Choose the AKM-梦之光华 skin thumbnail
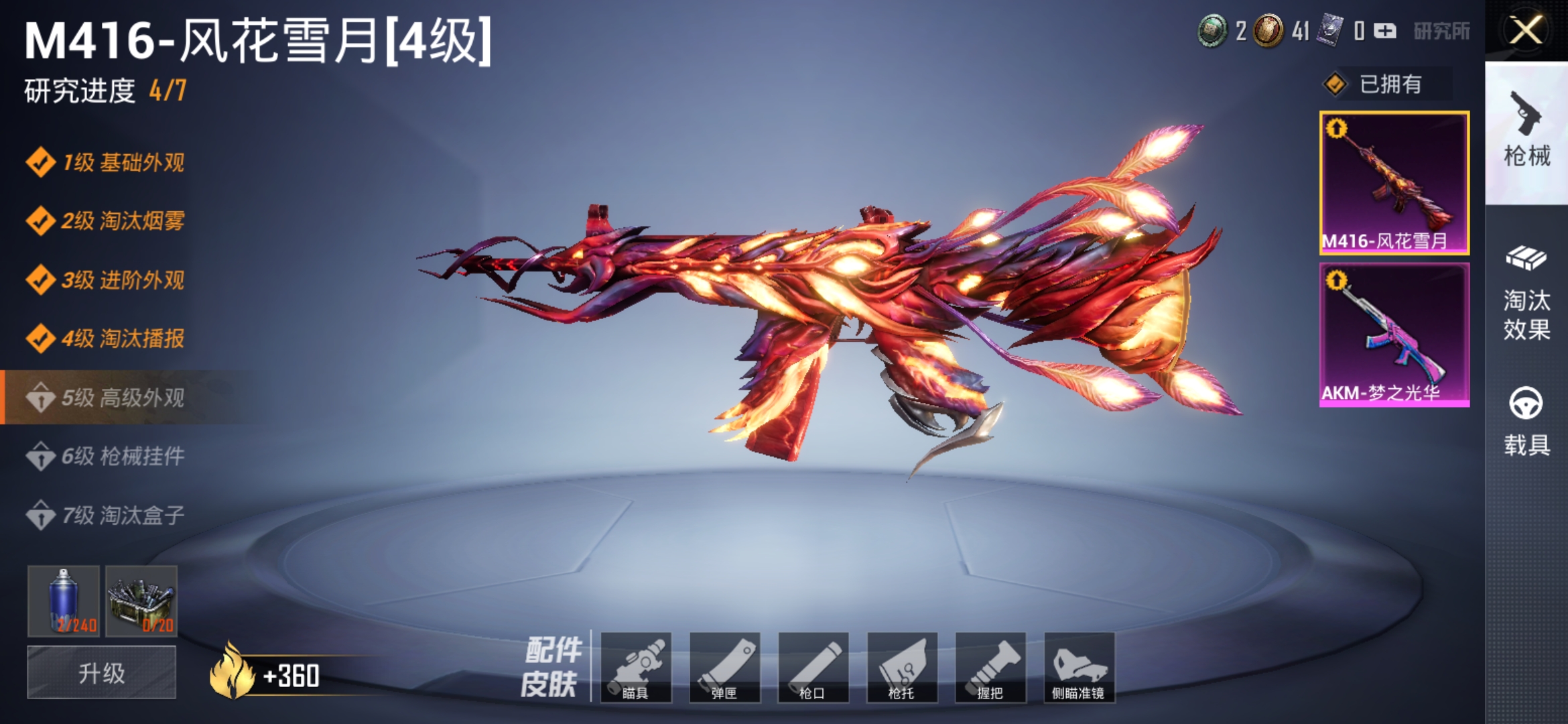Viewport: 1568px width, 724px height. (1394, 335)
